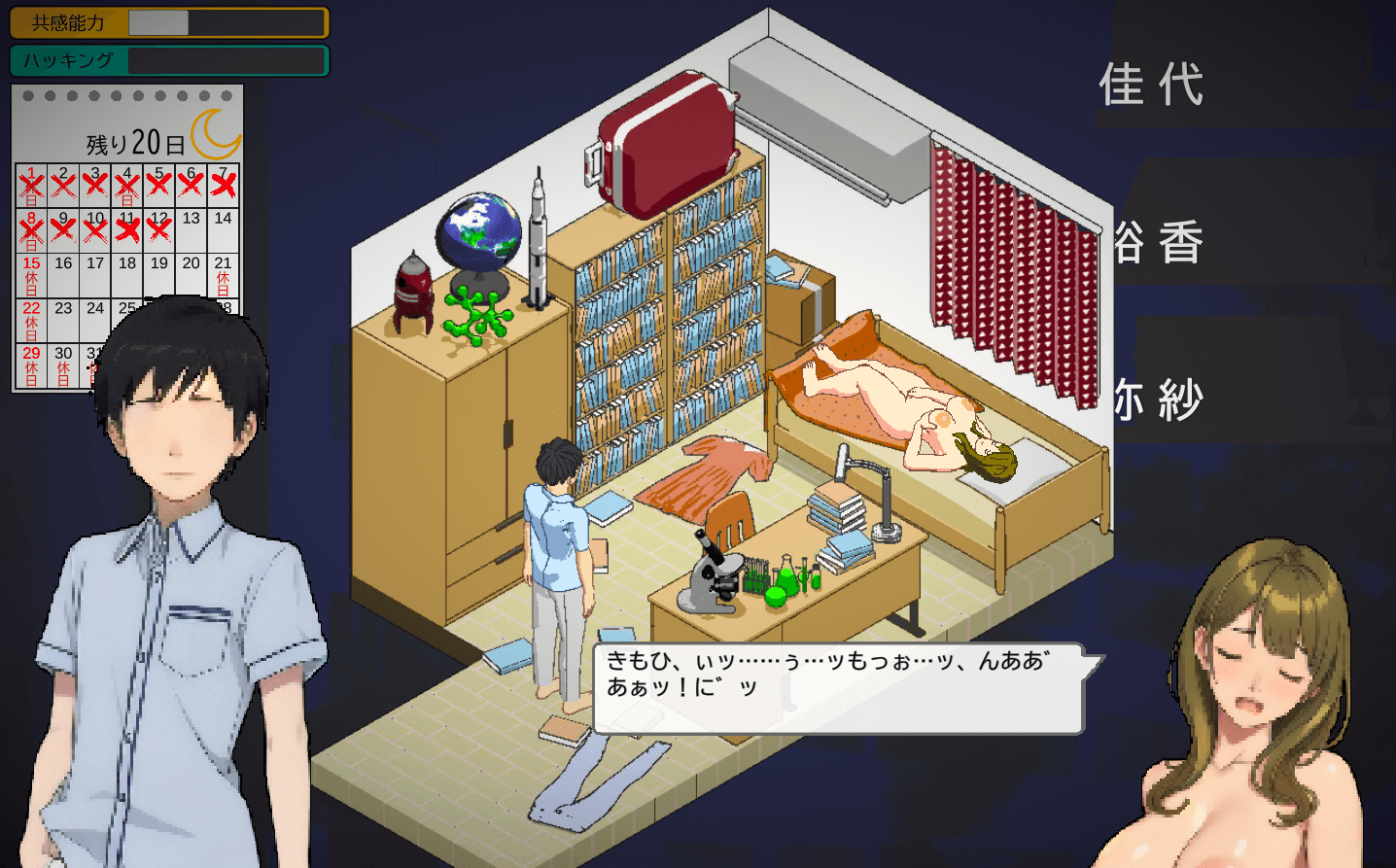Advance the dialogue in the speech bubble
The image size is (1396, 868).
838,688
